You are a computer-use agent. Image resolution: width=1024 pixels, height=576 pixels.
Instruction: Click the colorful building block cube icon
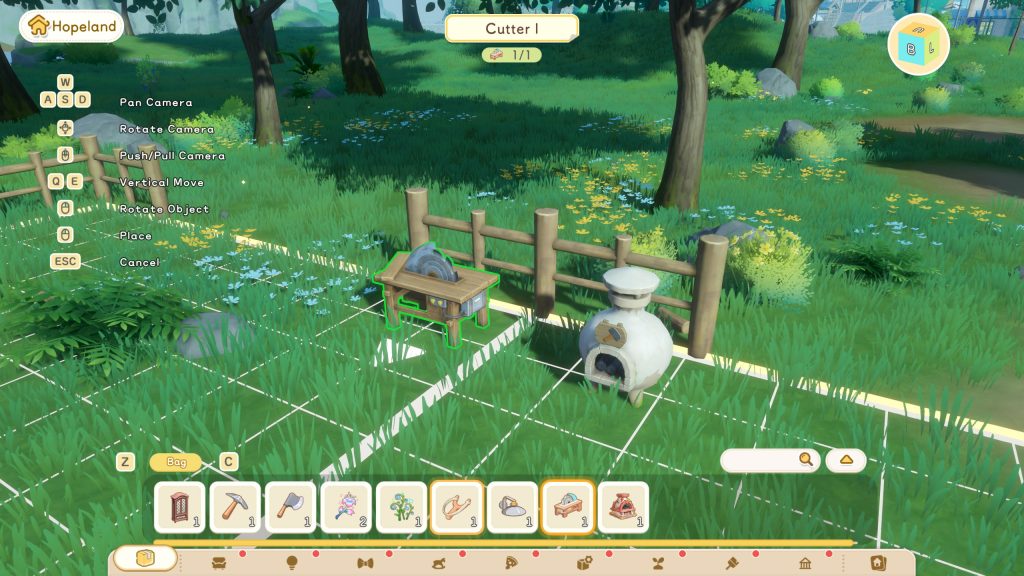918,44
